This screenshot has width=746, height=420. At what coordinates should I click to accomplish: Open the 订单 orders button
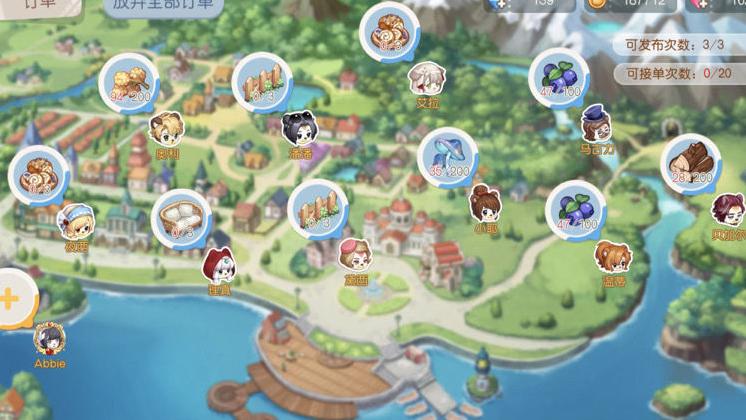click(38, 5)
